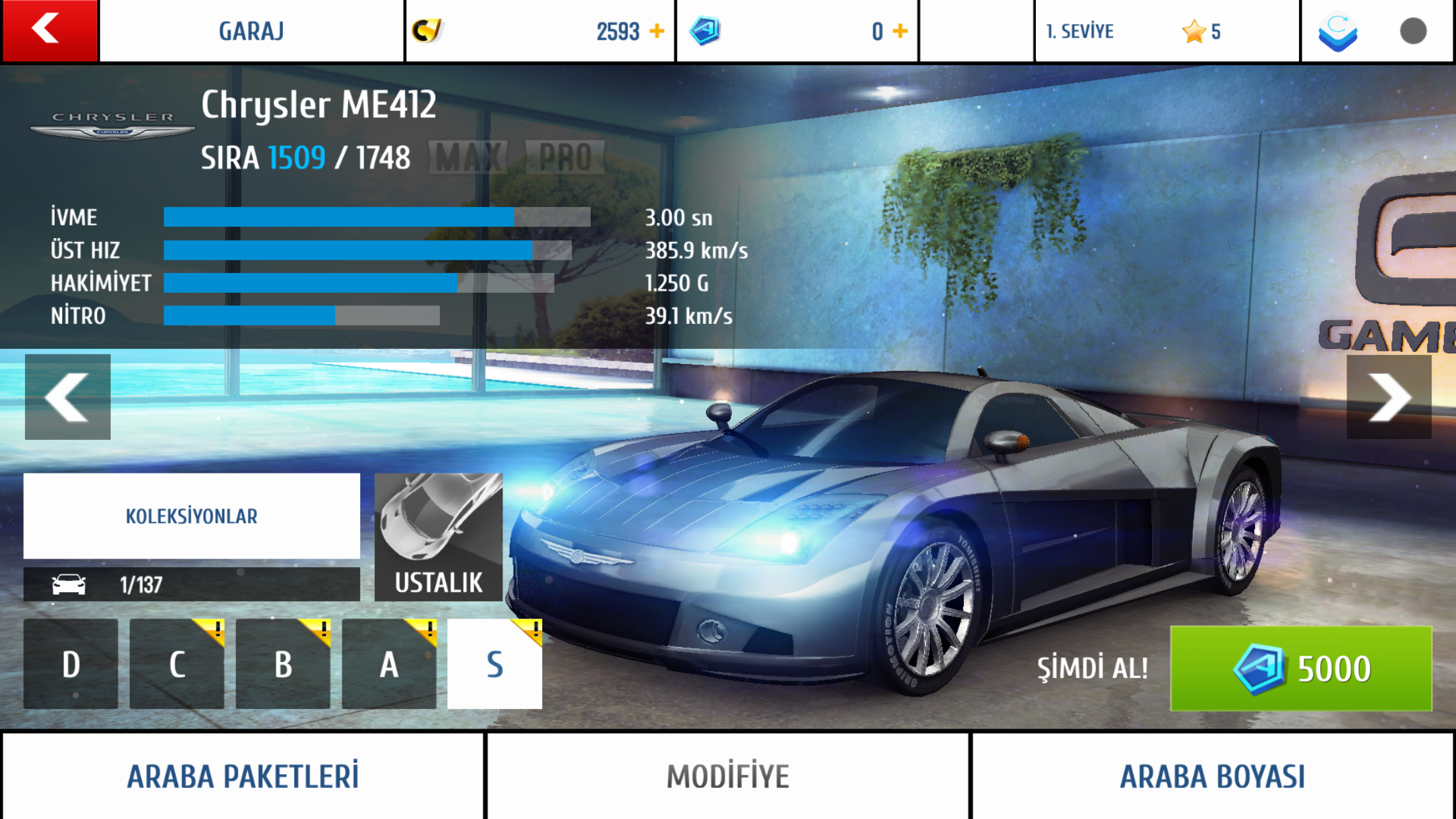Show the previous car in the garage
This screenshot has width=1456, height=819.
click(x=67, y=397)
